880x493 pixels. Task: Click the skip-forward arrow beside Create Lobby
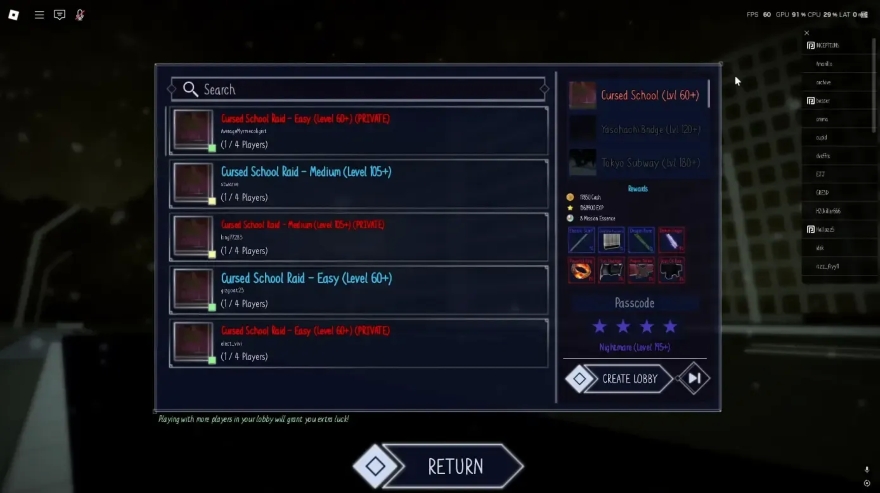click(694, 378)
